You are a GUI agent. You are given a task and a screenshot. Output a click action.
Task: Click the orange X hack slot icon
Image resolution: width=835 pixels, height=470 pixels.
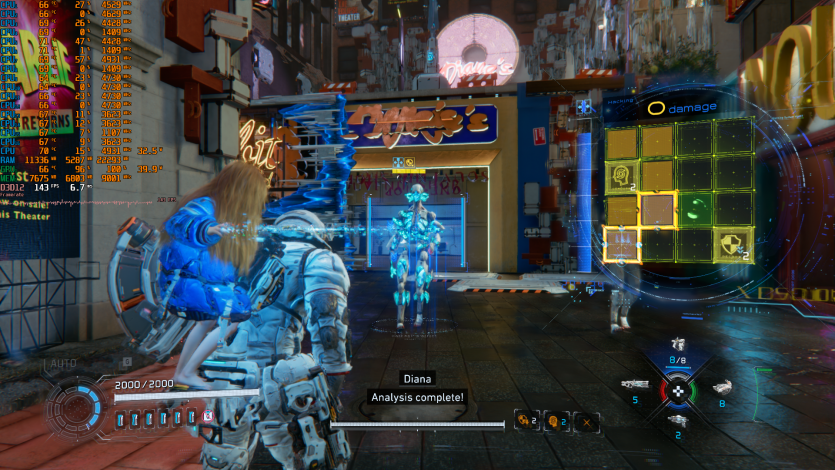tap(587, 421)
